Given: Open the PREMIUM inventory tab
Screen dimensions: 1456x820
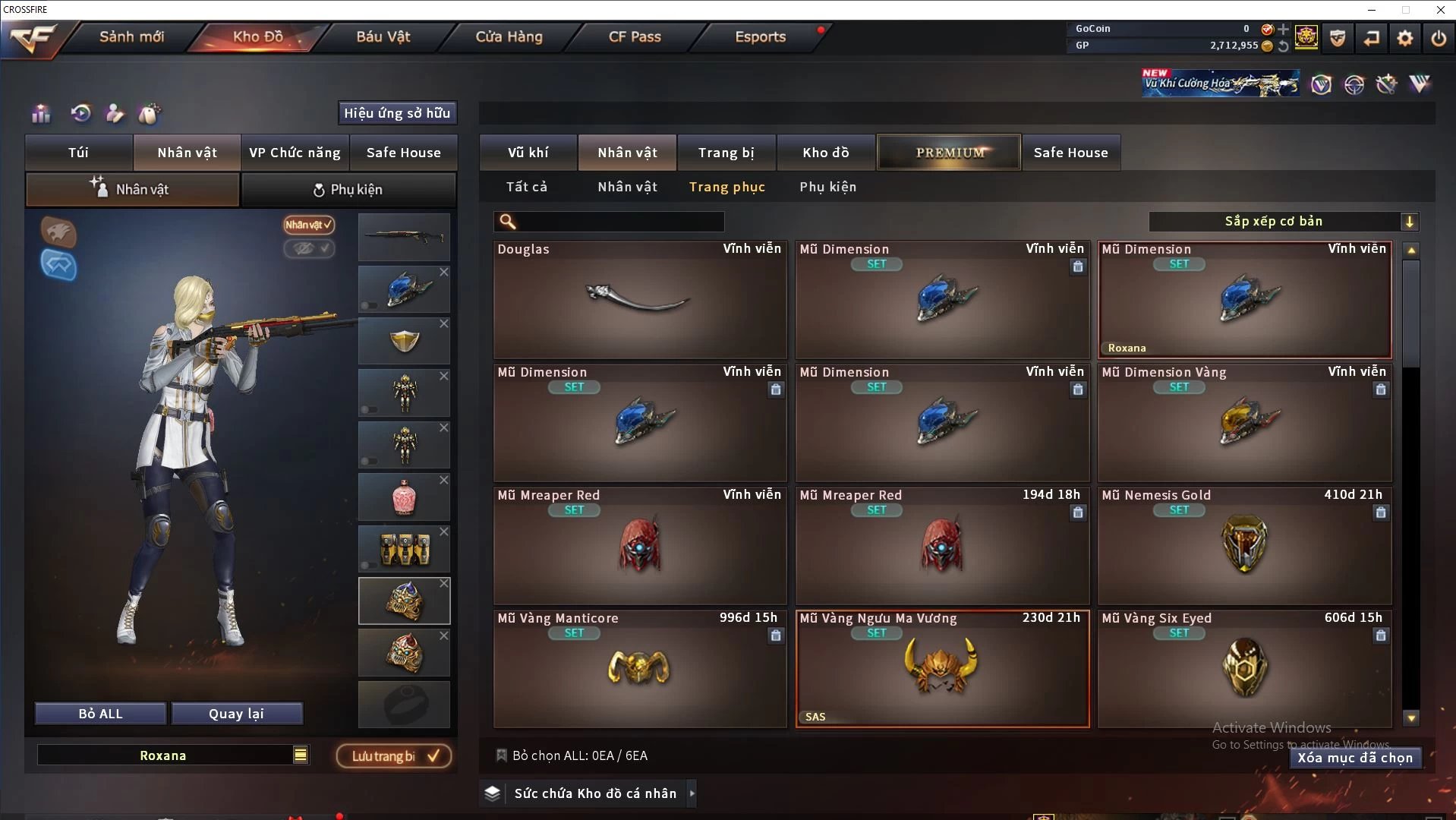Looking at the screenshot, I should tap(949, 153).
